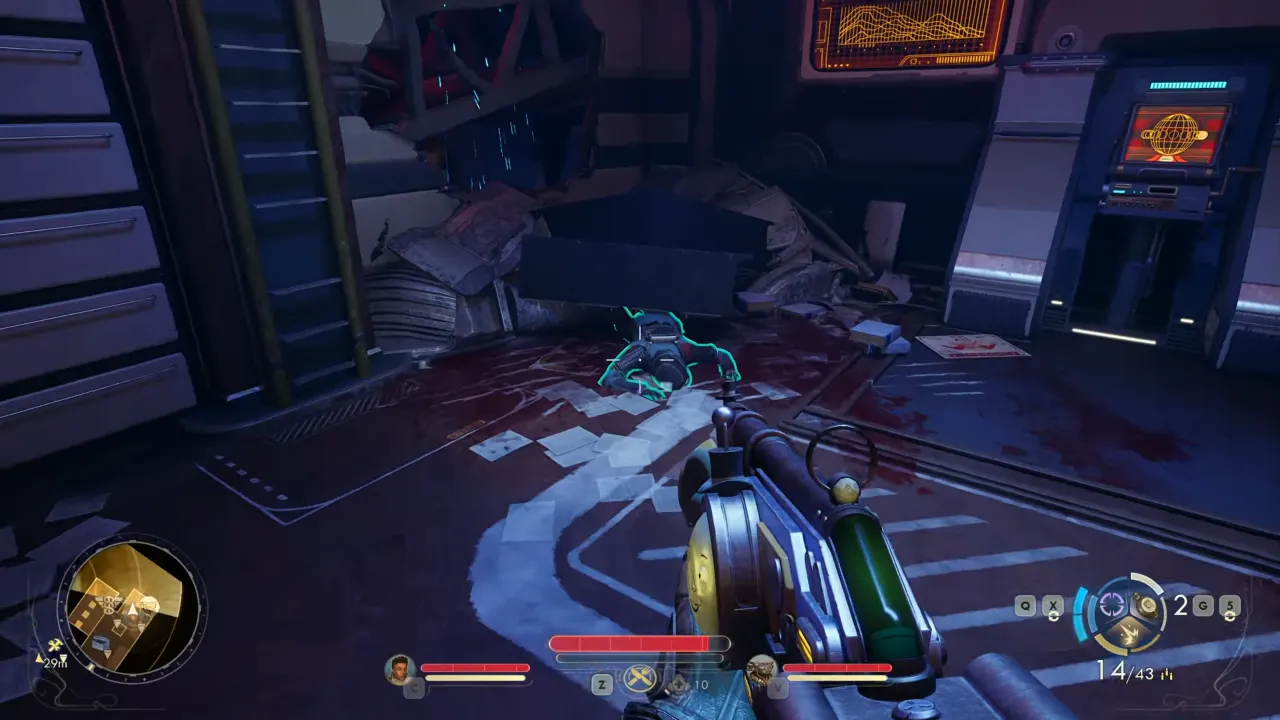Click the Adreno medical icon showing 10 charges
Viewport: 1280px width, 720px height.
click(x=678, y=684)
